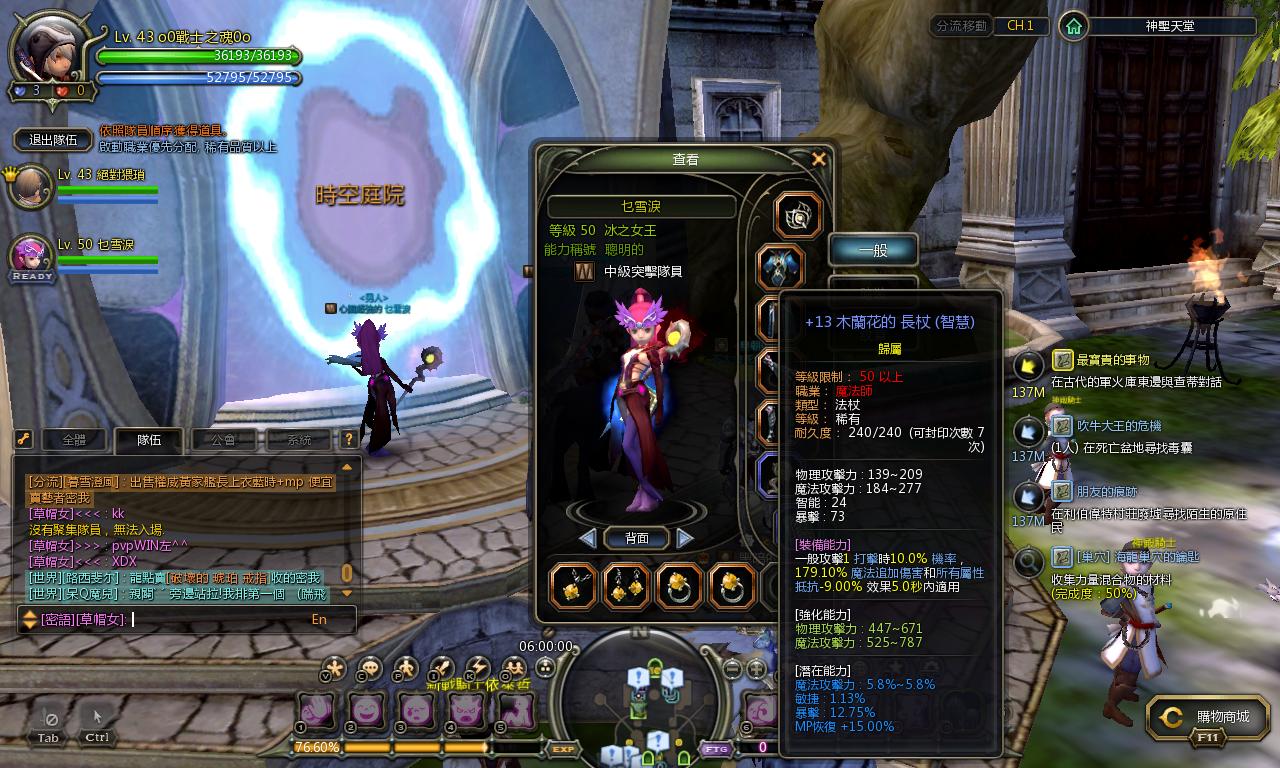This screenshot has height=768, width=1280.
Task: Click the 退出隊伍 leave party button
Action: 54,140
